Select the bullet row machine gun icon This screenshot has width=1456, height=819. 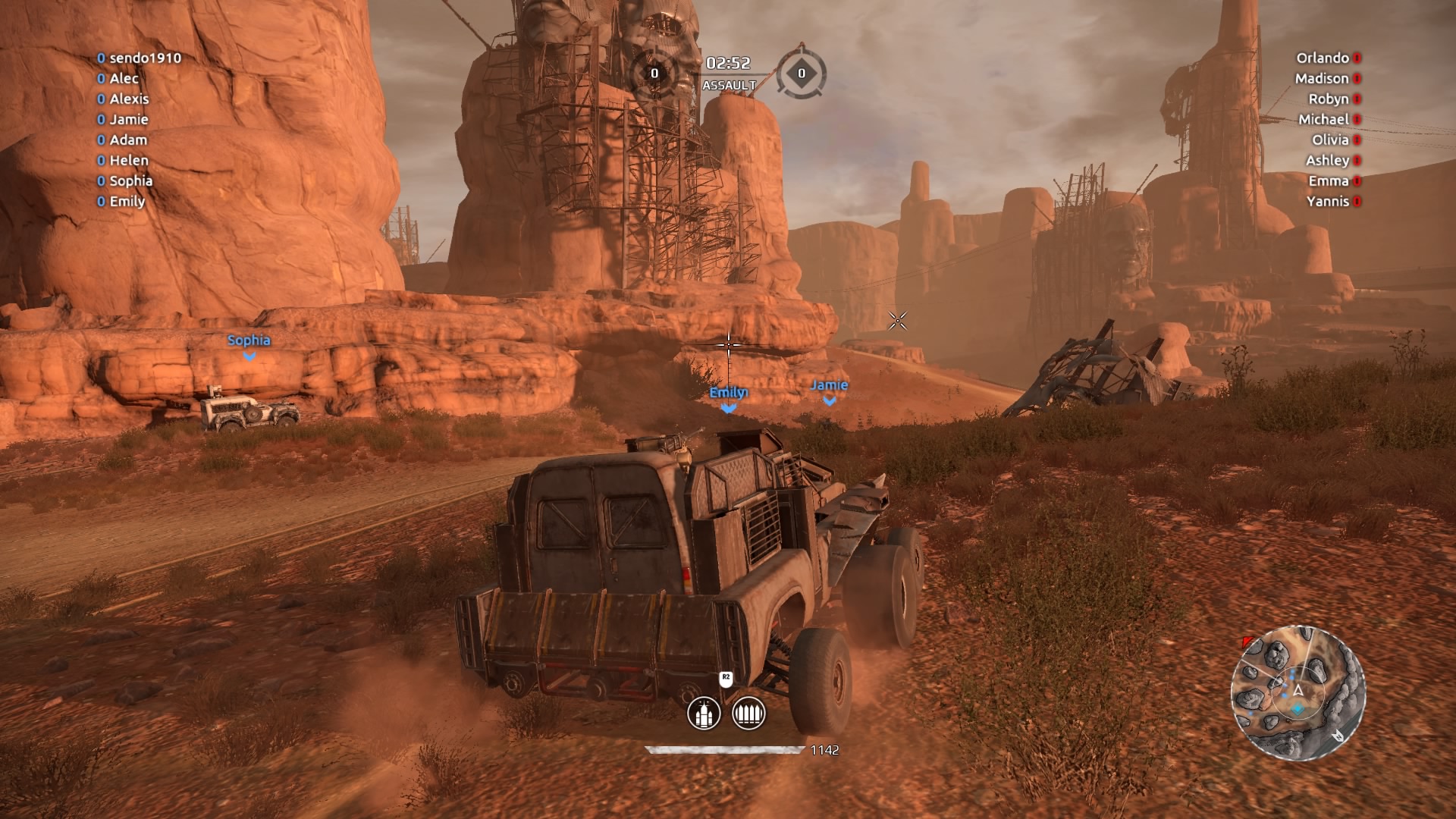tap(748, 714)
